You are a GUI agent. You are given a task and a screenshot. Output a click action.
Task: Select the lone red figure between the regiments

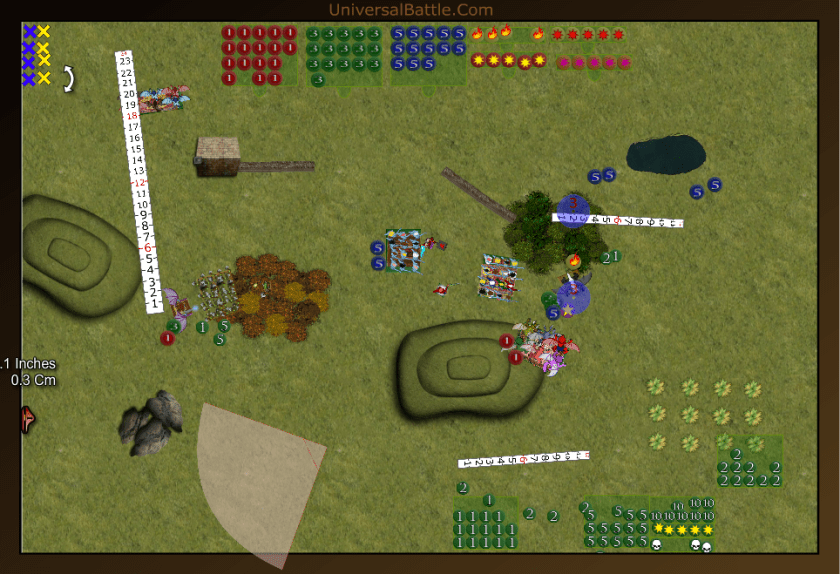440,290
